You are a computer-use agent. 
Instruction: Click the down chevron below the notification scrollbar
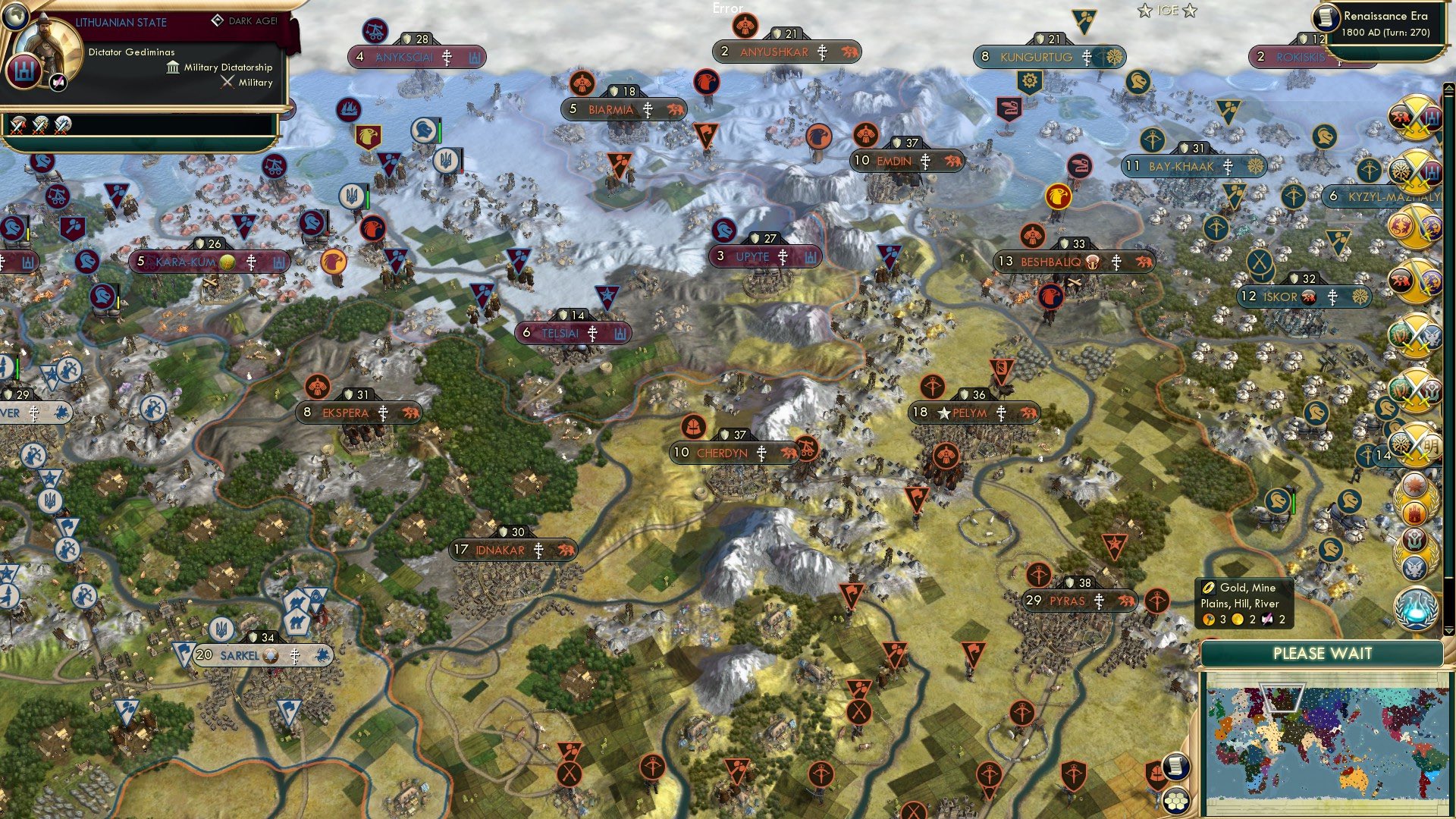(1448, 632)
